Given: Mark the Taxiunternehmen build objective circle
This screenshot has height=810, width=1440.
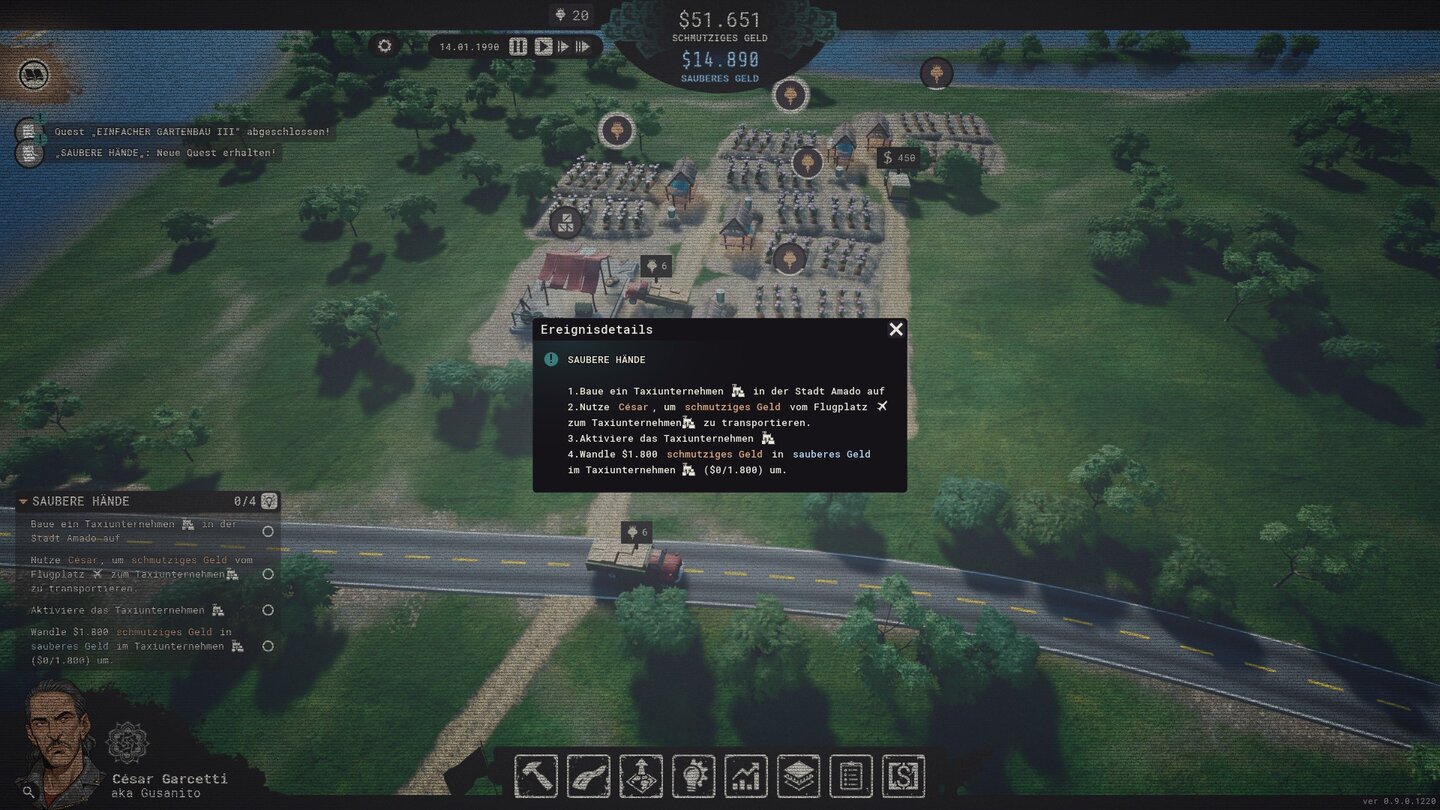Looking at the screenshot, I should point(267,532).
